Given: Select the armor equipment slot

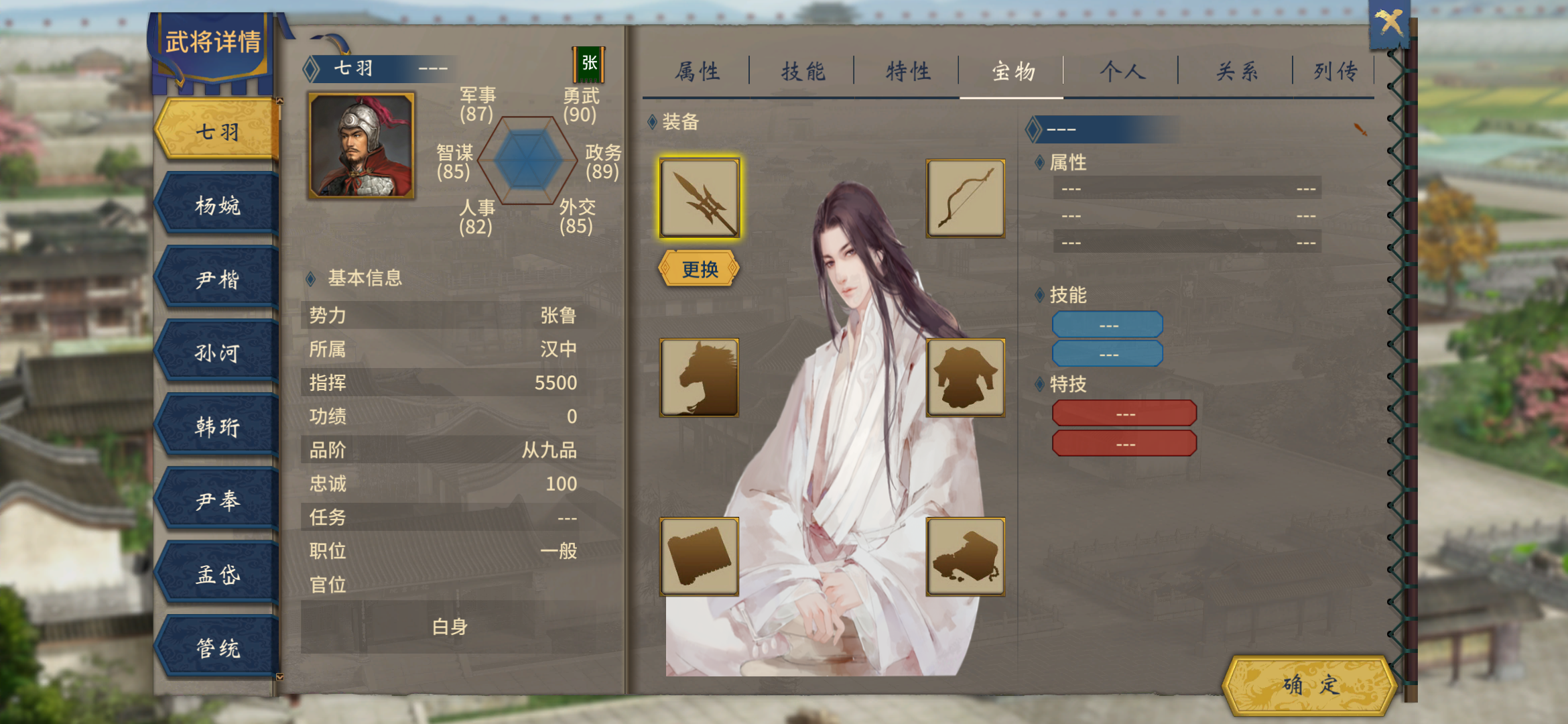Looking at the screenshot, I should pyautogui.click(x=966, y=377).
